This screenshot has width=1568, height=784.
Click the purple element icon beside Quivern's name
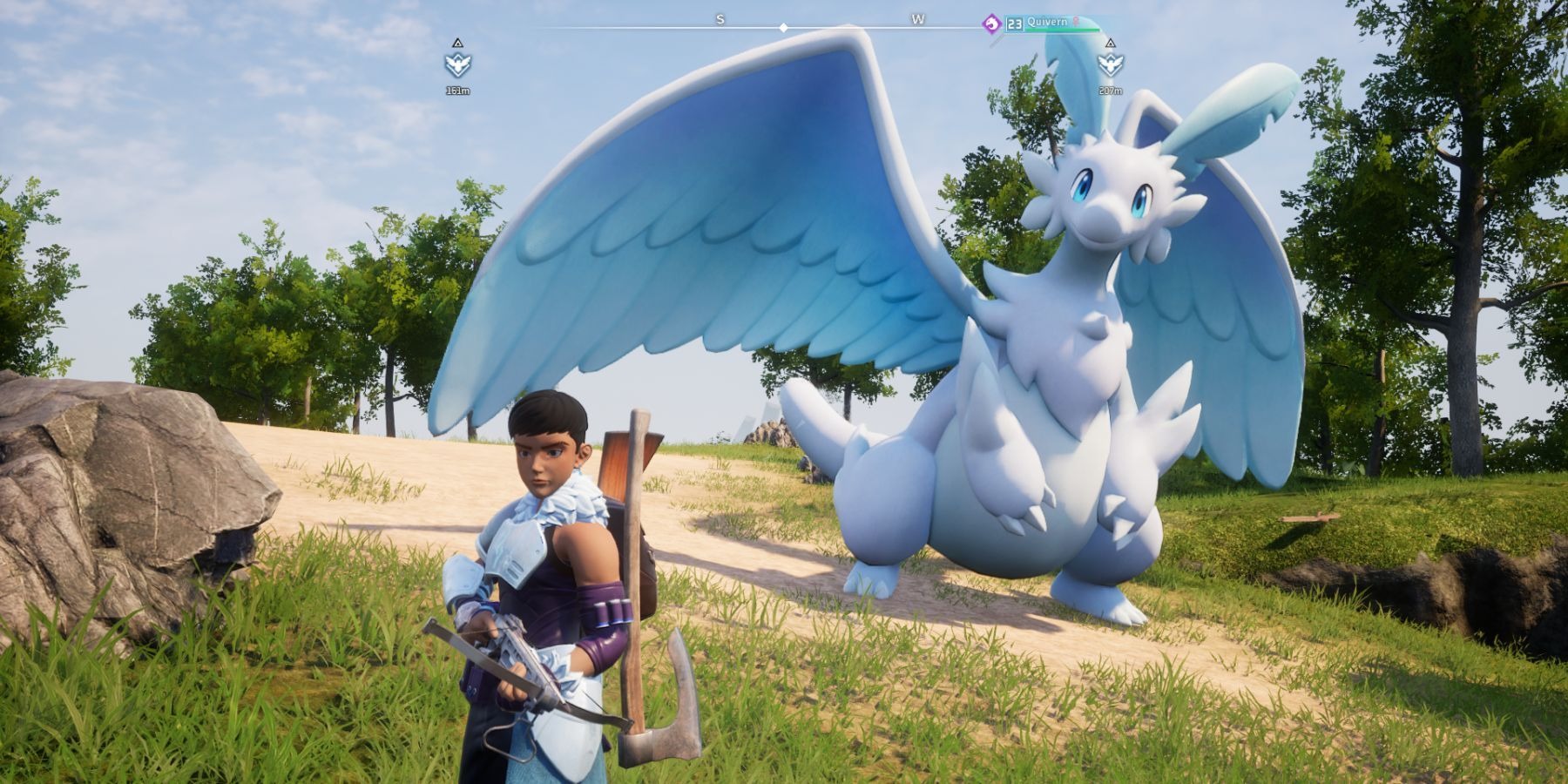[991, 24]
